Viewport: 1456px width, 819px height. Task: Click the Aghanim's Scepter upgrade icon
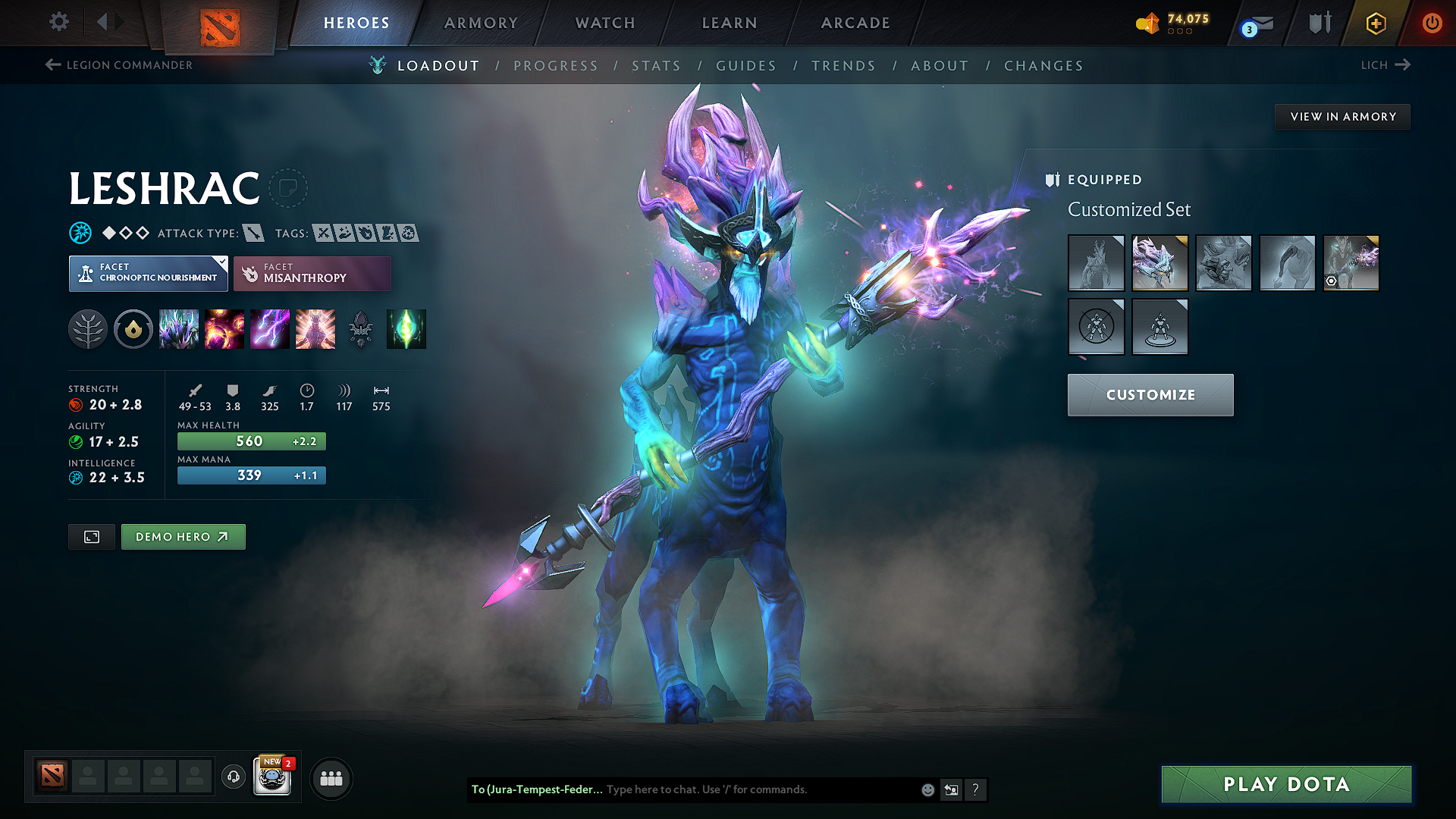point(361,329)
